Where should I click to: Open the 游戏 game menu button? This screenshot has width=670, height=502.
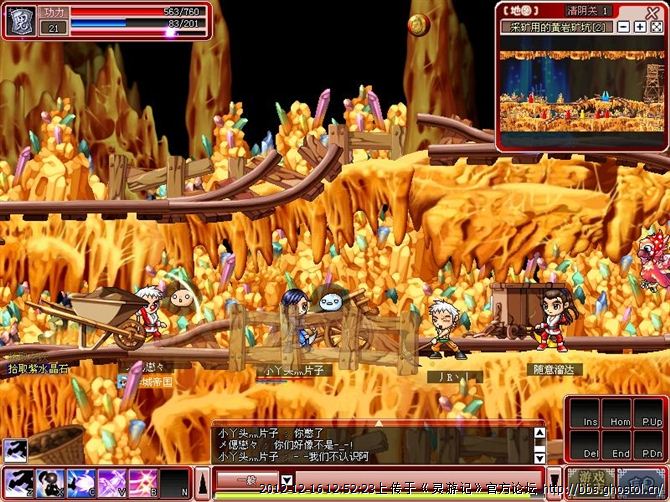coord(590,480)
